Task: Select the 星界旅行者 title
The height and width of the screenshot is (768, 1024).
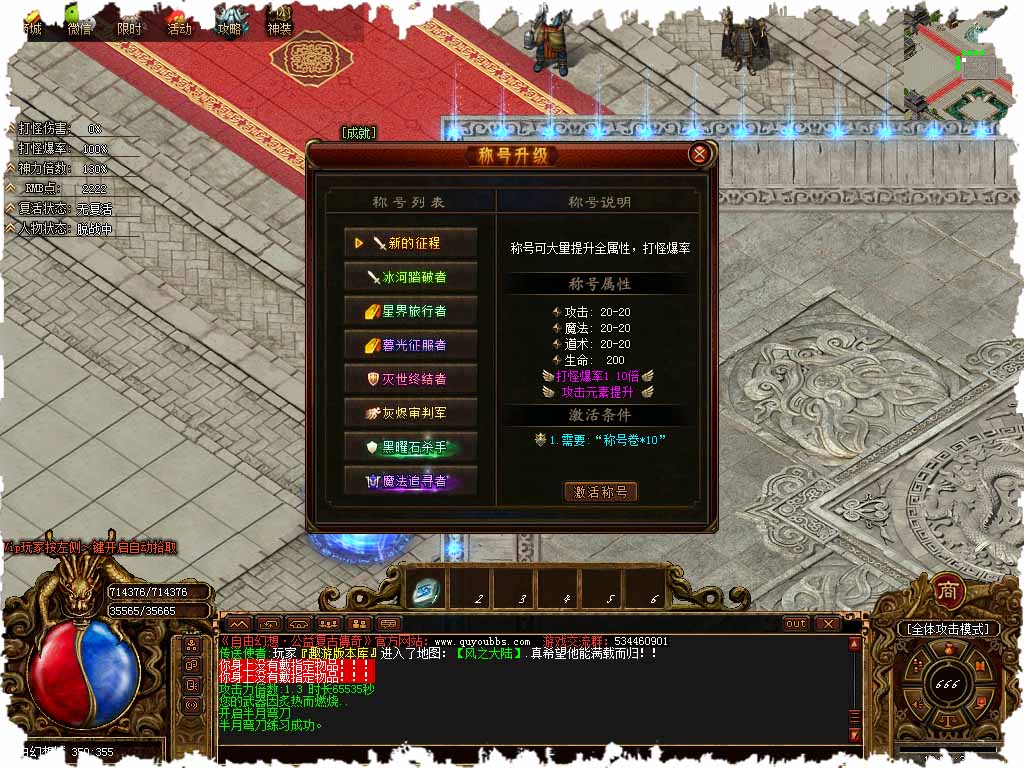Action: coord(411,311)
